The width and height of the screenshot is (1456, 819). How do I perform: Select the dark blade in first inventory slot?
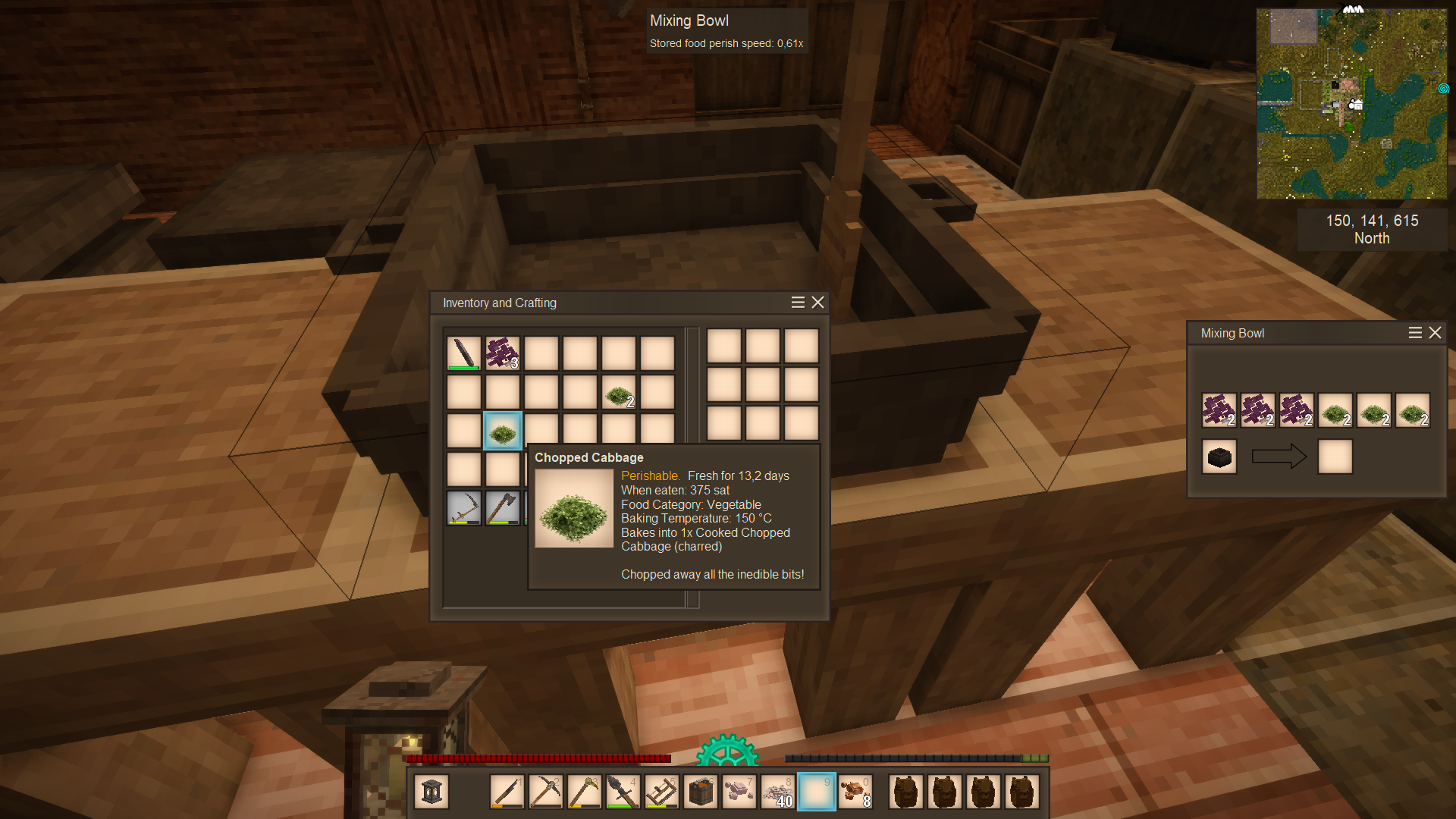[464, 353]
